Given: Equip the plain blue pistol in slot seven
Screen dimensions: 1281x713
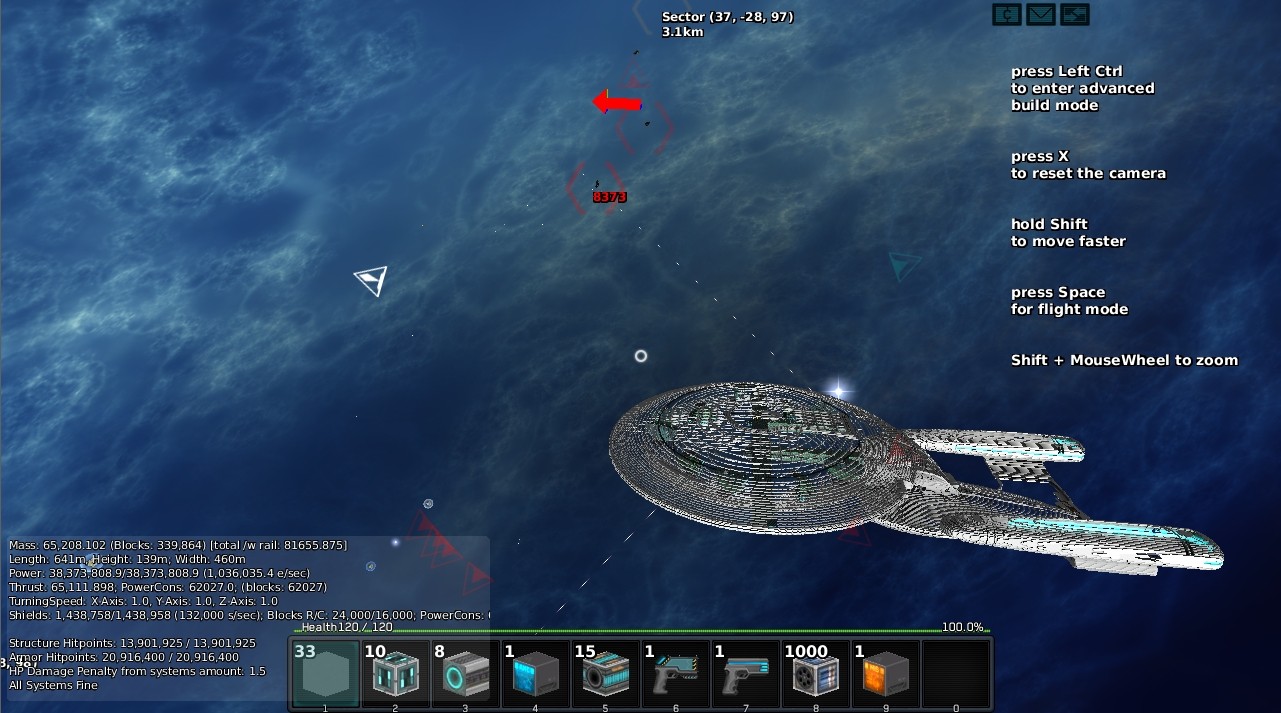Looking at the screenshot, I should [x=746, y=673].
